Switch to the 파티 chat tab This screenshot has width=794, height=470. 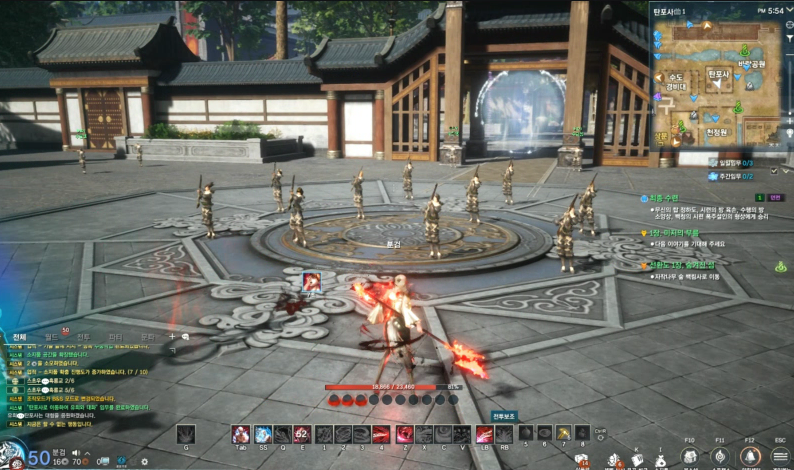click(x=115, y=337)
